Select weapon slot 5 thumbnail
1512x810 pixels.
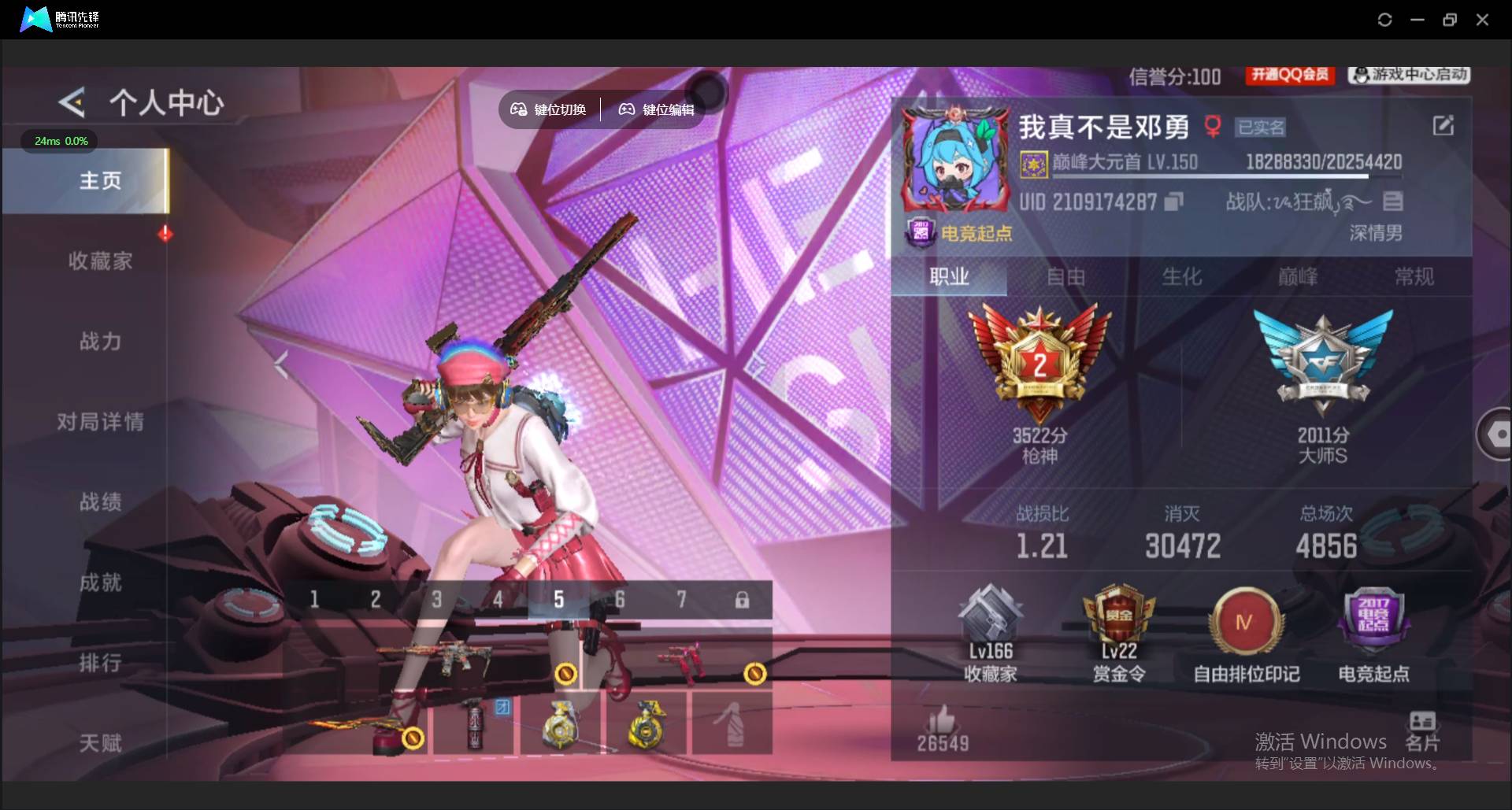click(559, 600)
